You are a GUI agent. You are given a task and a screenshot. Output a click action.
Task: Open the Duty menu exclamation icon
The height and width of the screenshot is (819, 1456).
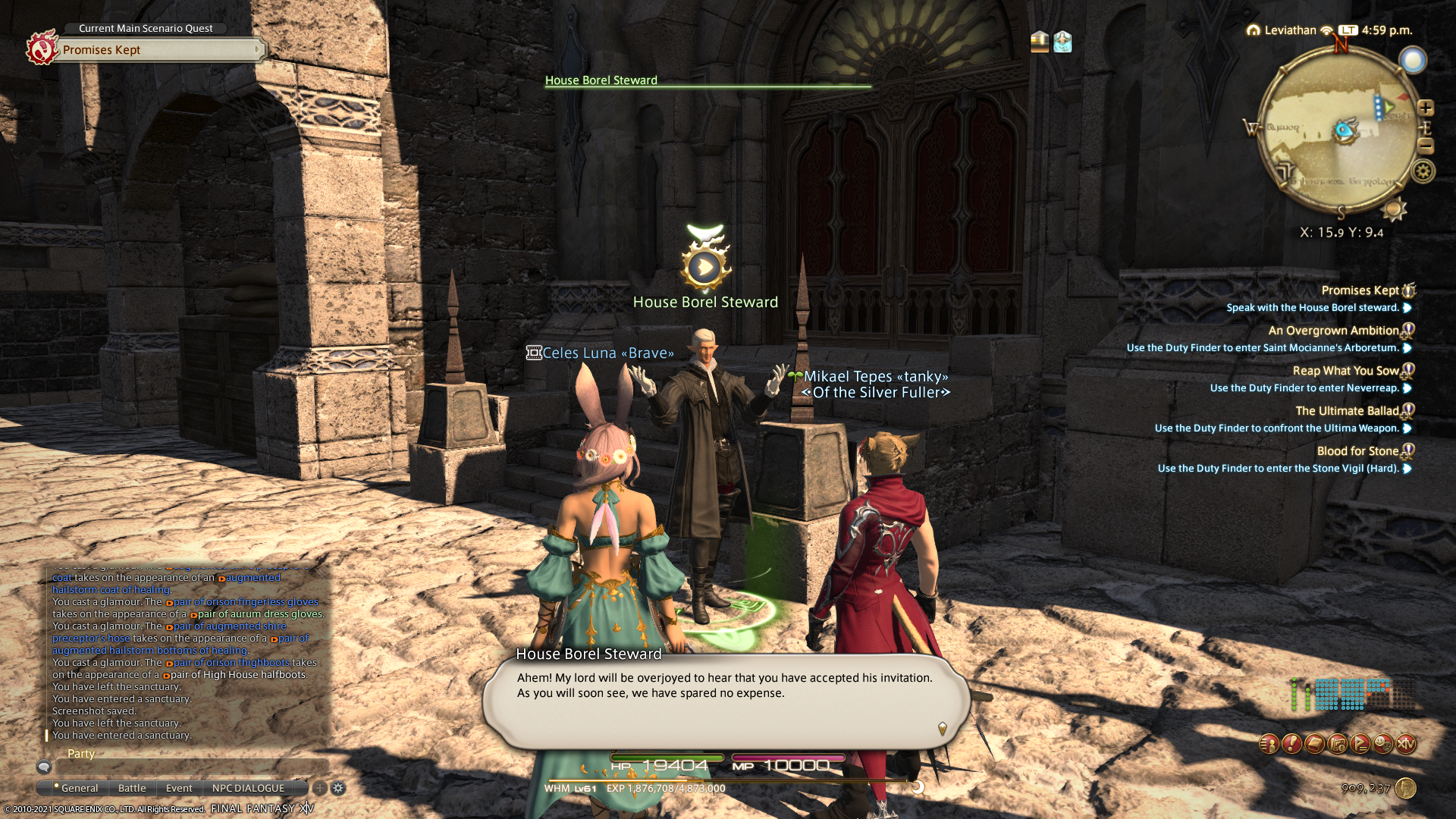(1291, 744)
